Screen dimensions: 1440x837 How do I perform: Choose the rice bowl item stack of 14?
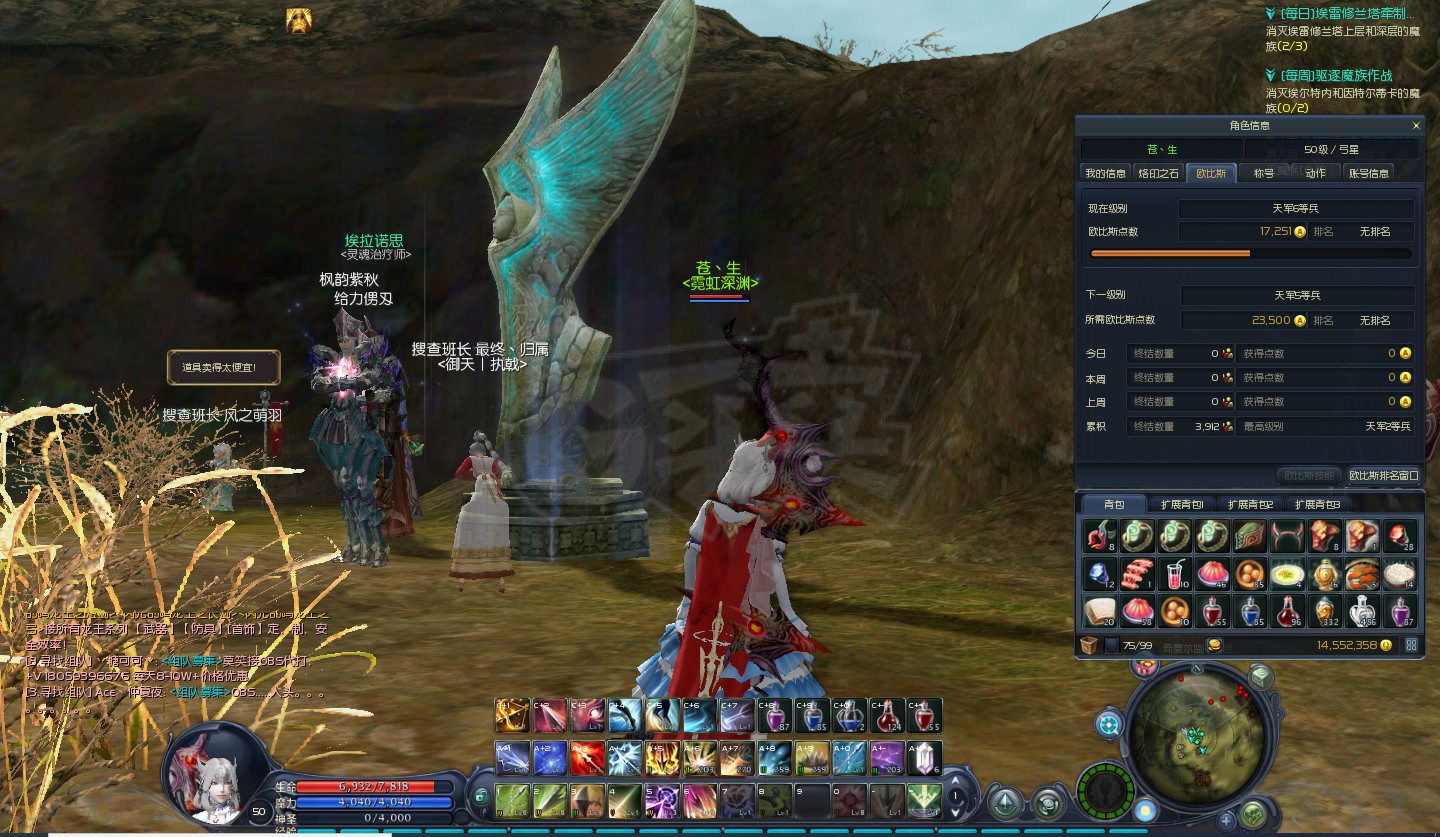1400,574
